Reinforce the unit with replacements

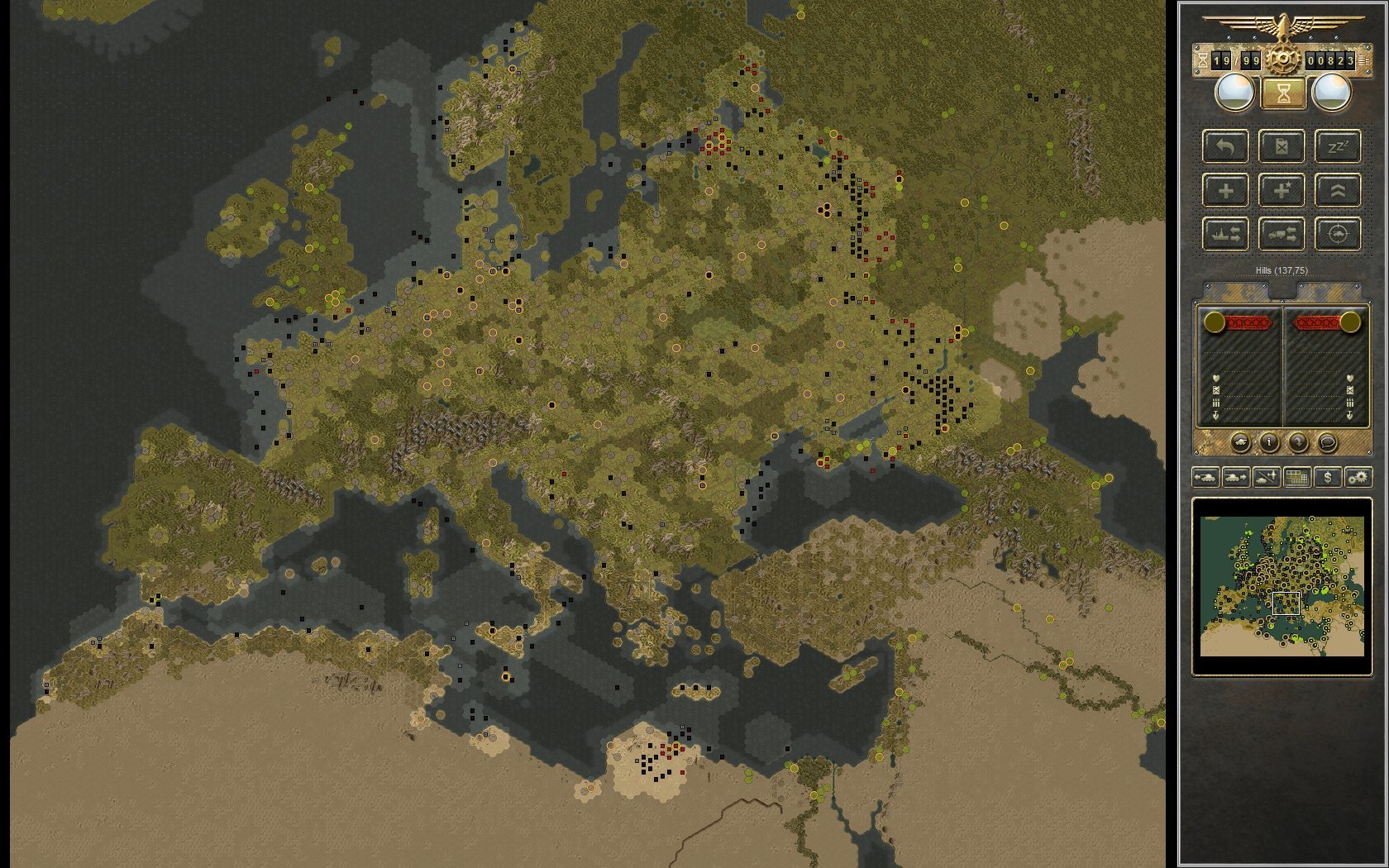pos(1226,191)
